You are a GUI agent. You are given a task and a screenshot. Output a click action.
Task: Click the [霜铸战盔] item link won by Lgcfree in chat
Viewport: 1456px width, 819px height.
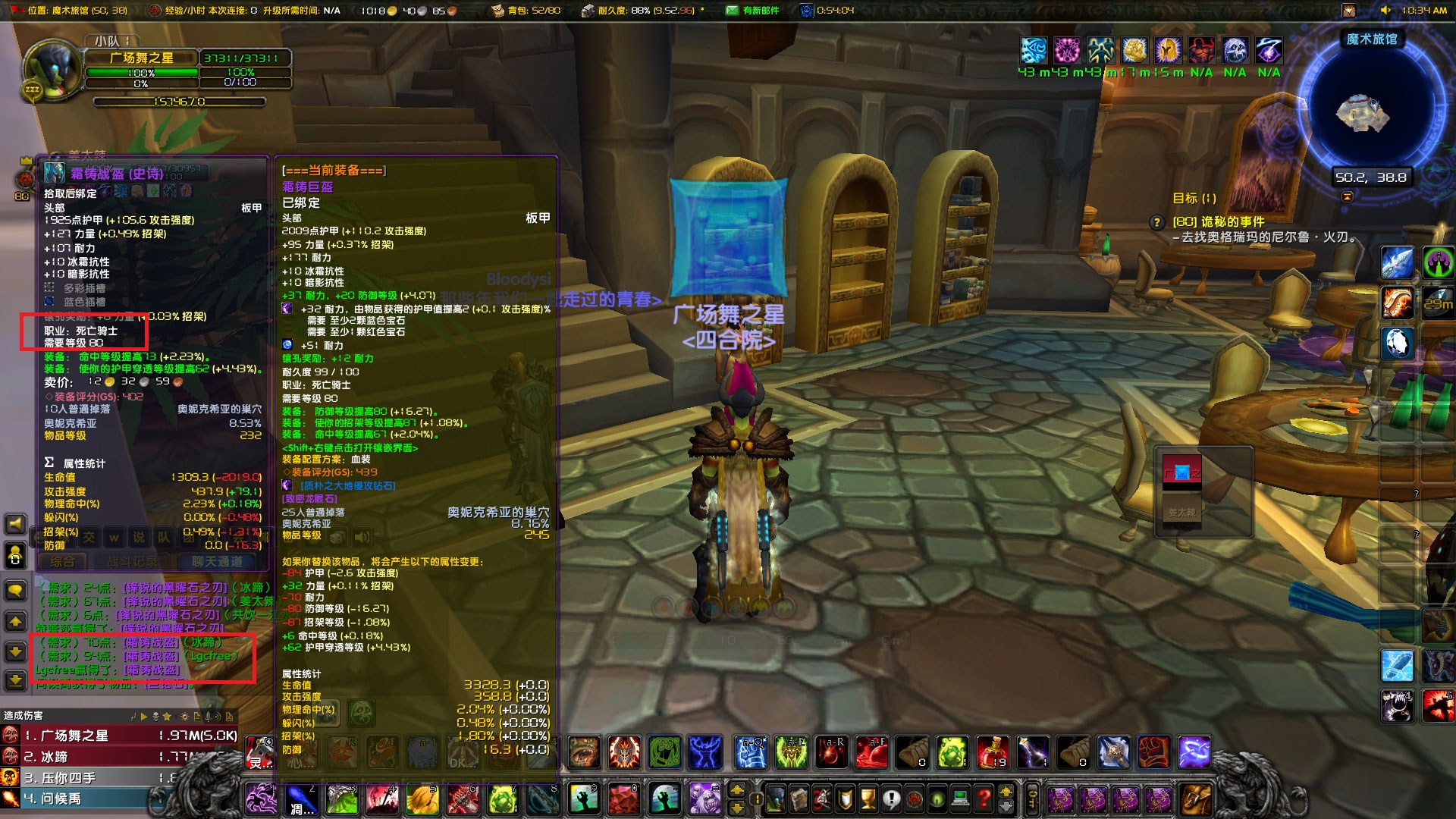tap(152, 670)
